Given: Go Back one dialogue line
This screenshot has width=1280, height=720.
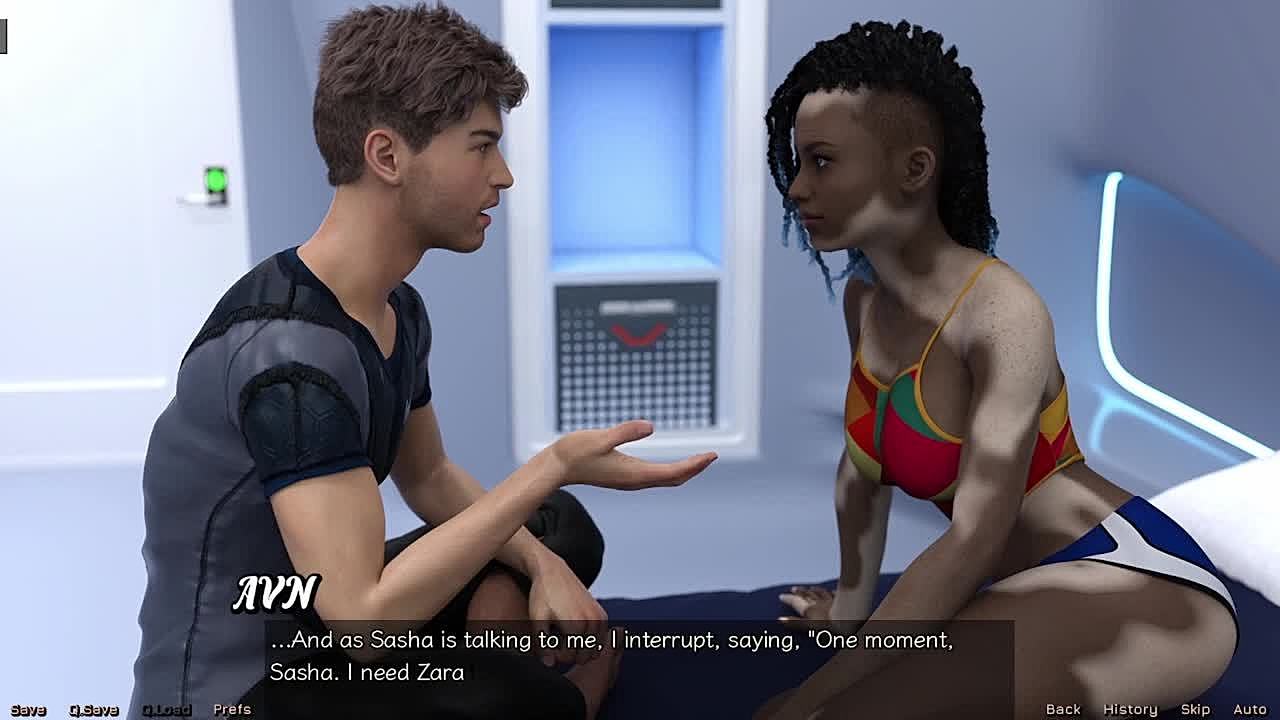Looking at the screenshot, I should click(x=1063, y=709).
